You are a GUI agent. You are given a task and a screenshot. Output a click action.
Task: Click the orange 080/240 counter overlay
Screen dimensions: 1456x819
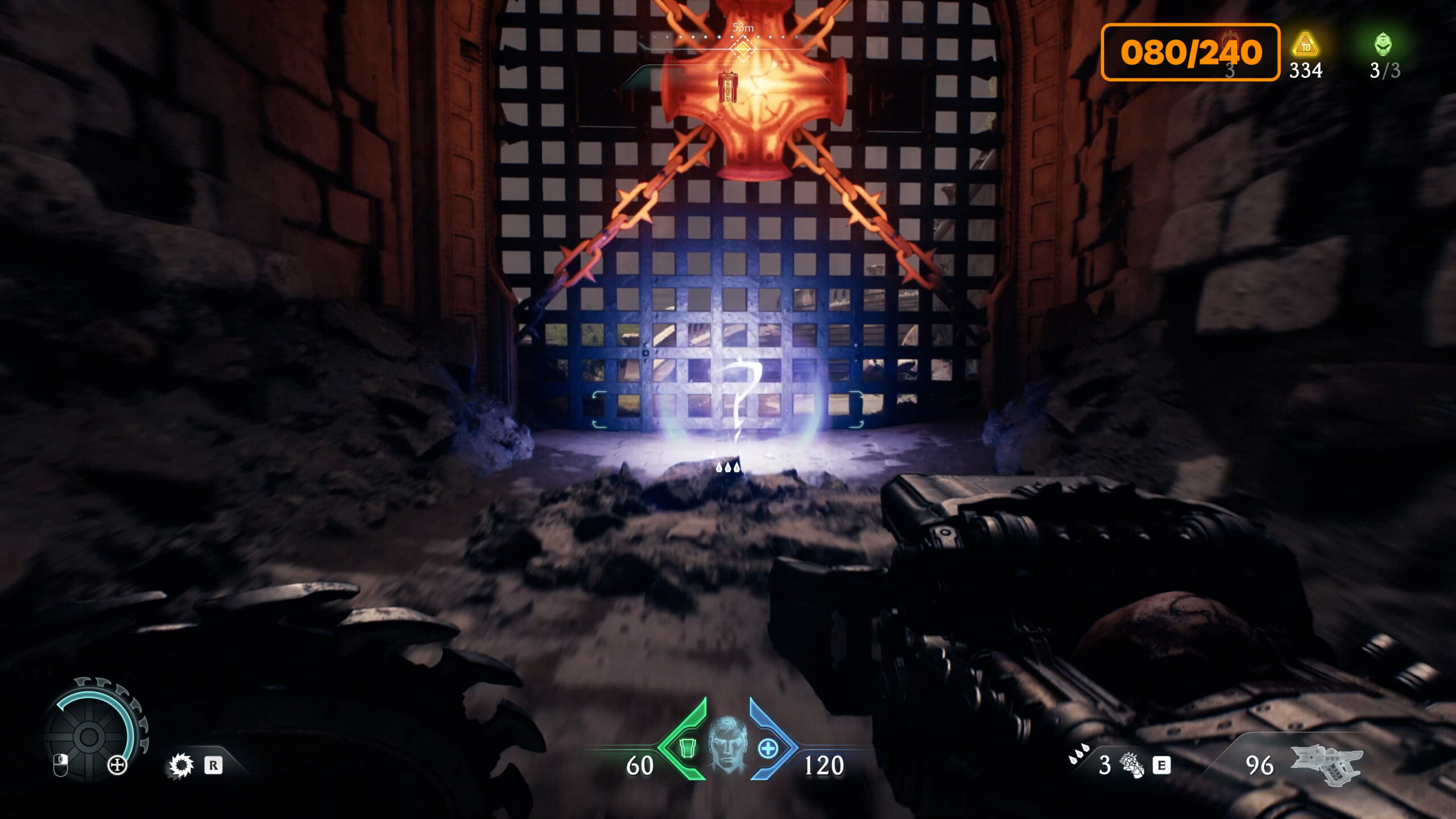1190,52
